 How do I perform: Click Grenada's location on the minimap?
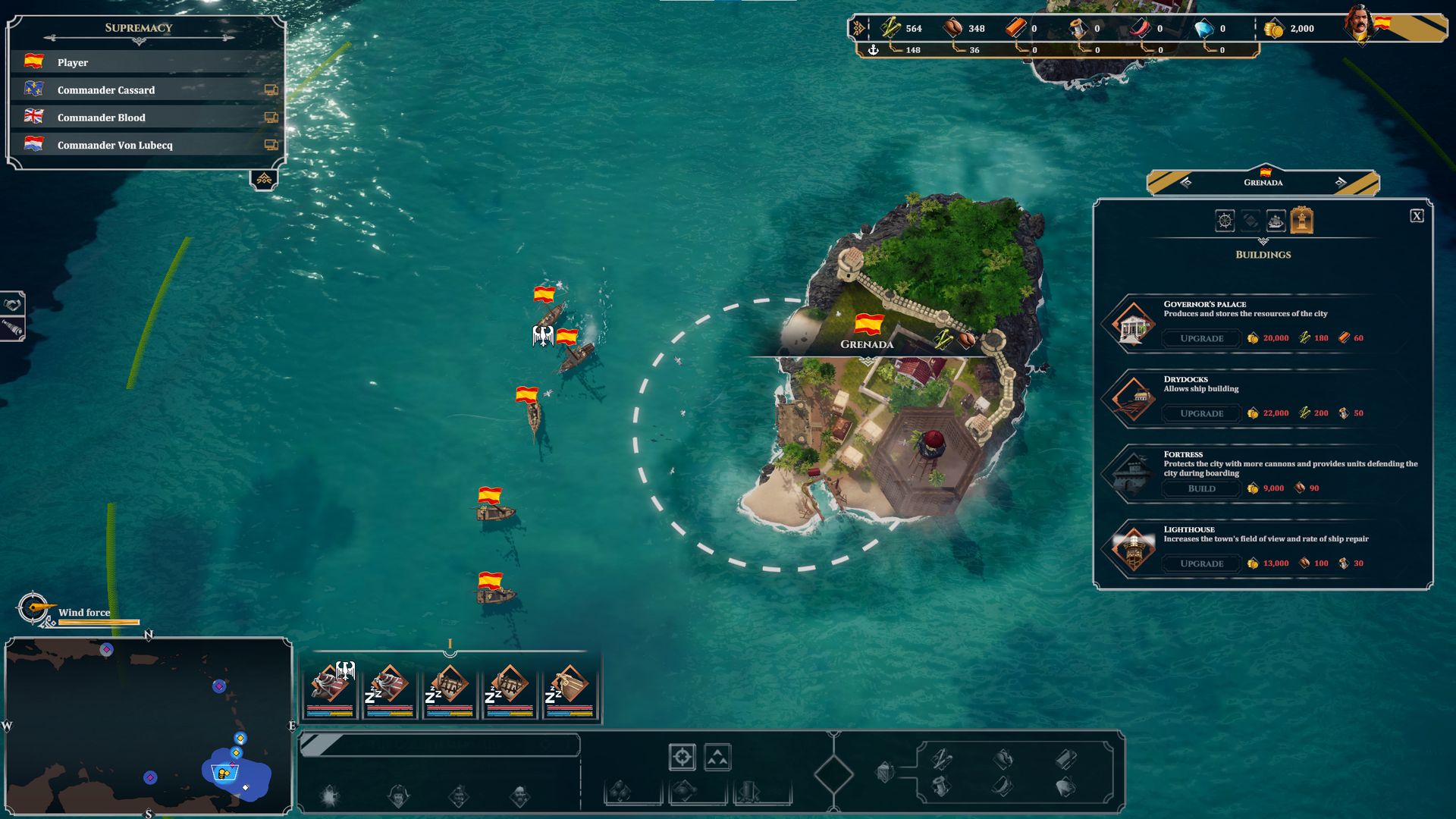(227, 772)
